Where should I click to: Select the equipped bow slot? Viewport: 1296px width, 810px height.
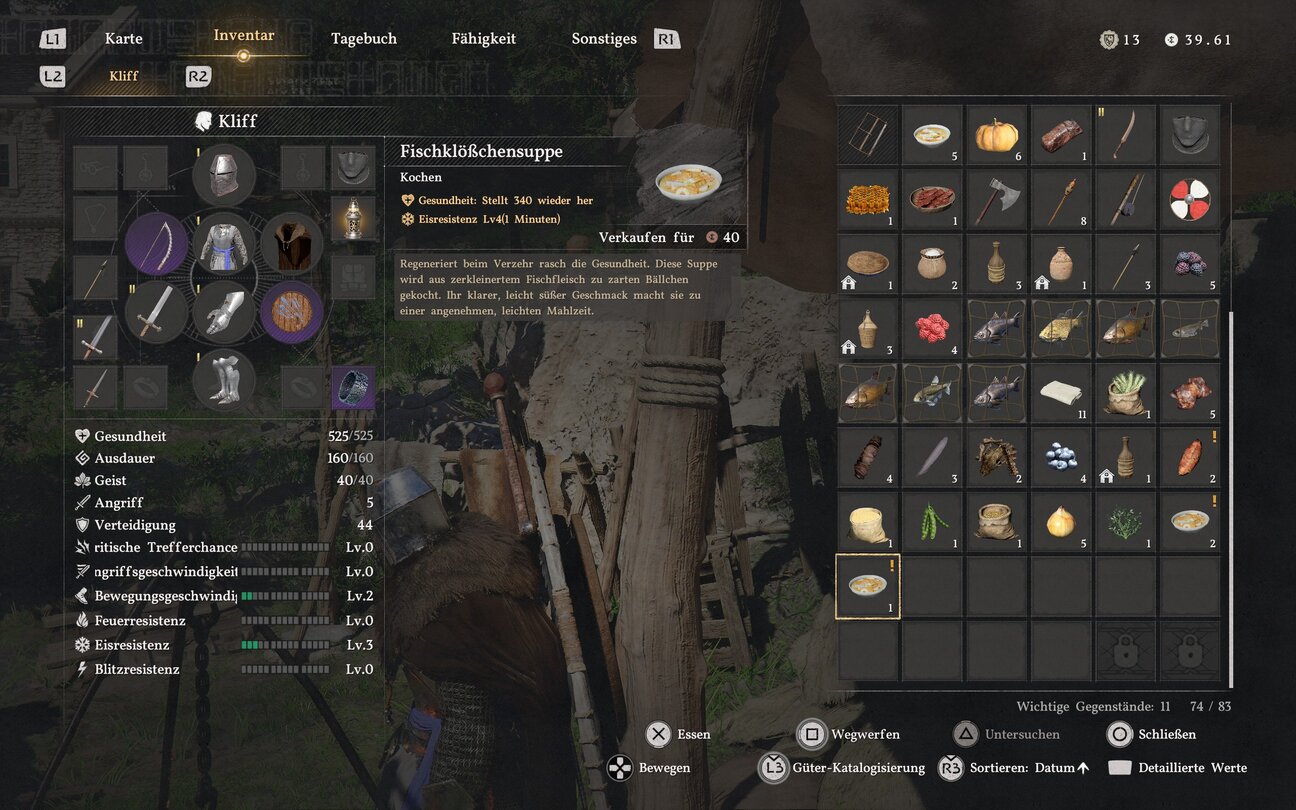tap(156, 243)
